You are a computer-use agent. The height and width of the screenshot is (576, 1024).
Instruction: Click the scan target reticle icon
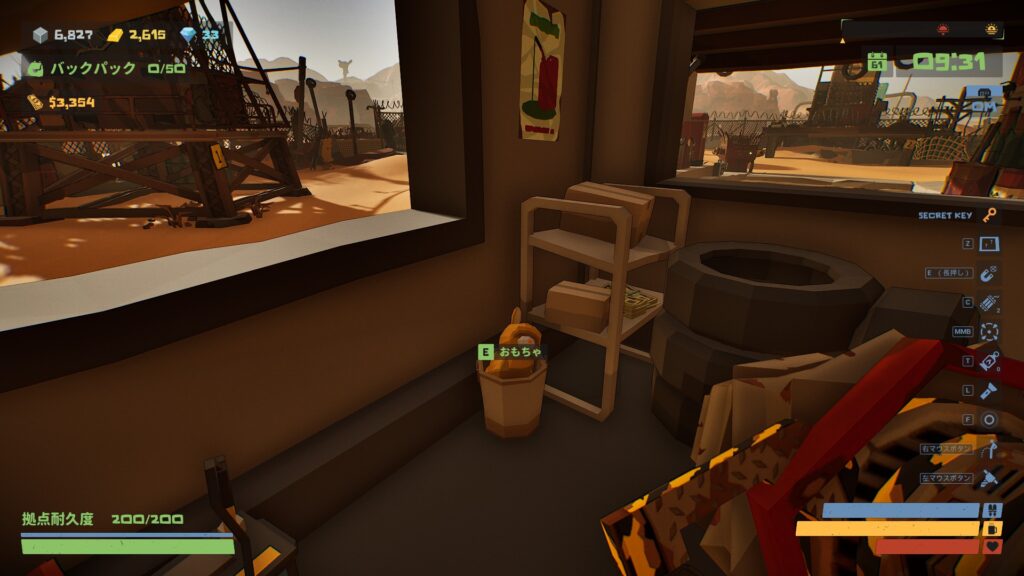pos(989,331)
